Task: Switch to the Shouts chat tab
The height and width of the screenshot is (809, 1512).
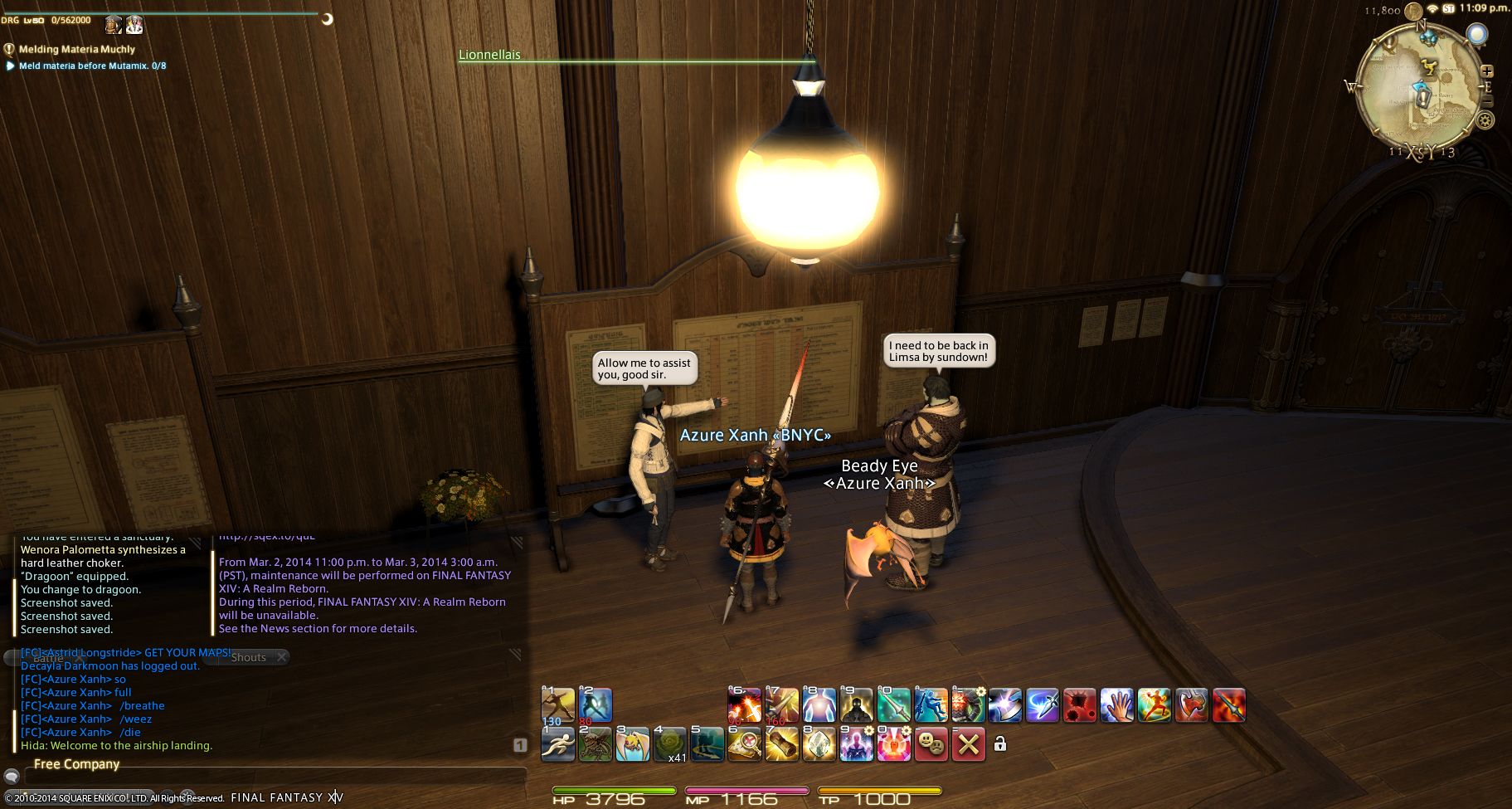Action: click(x=249, y=657)
